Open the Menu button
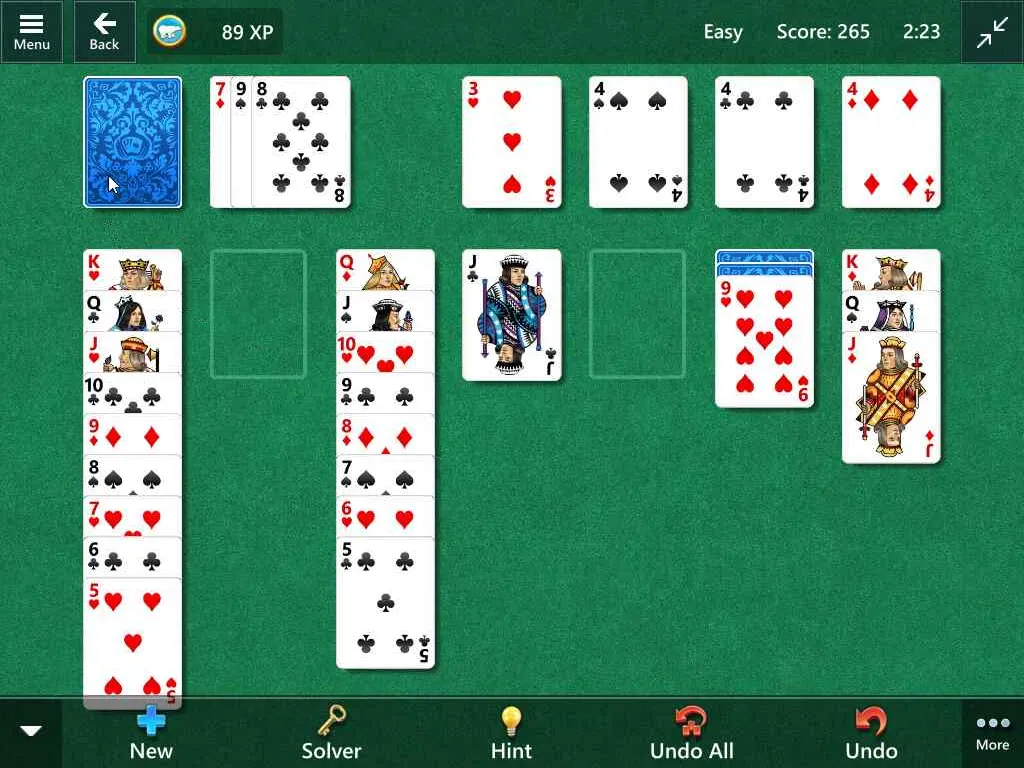 tap(31, 31)
